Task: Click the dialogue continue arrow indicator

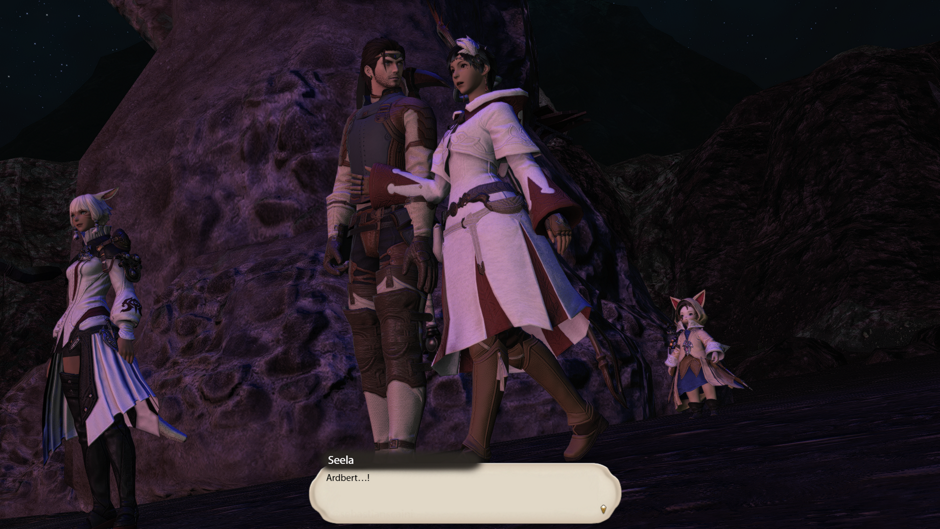Action: click(602, 509)
